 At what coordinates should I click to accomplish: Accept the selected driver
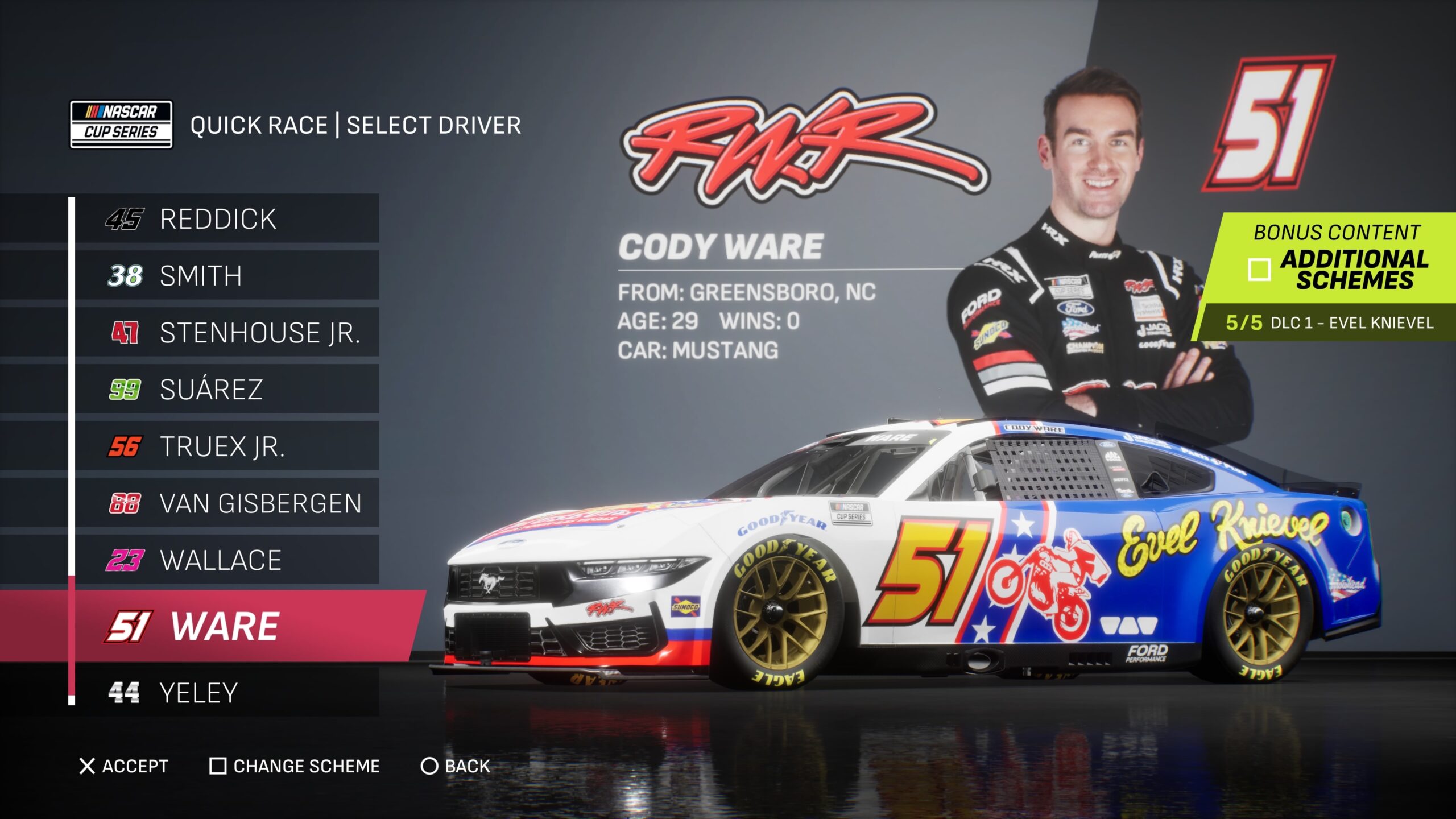click(x=124, y=766)
